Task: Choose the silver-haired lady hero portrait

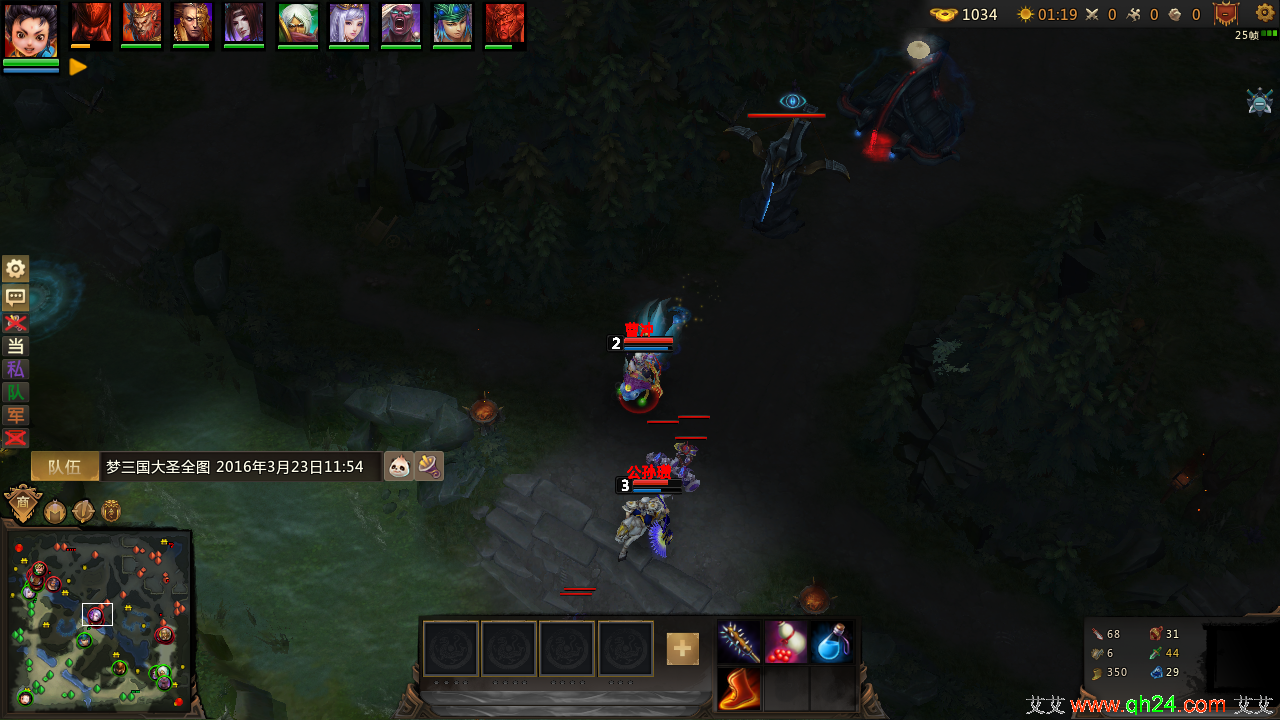Action: pyautogui.click(x=349, y=23)
